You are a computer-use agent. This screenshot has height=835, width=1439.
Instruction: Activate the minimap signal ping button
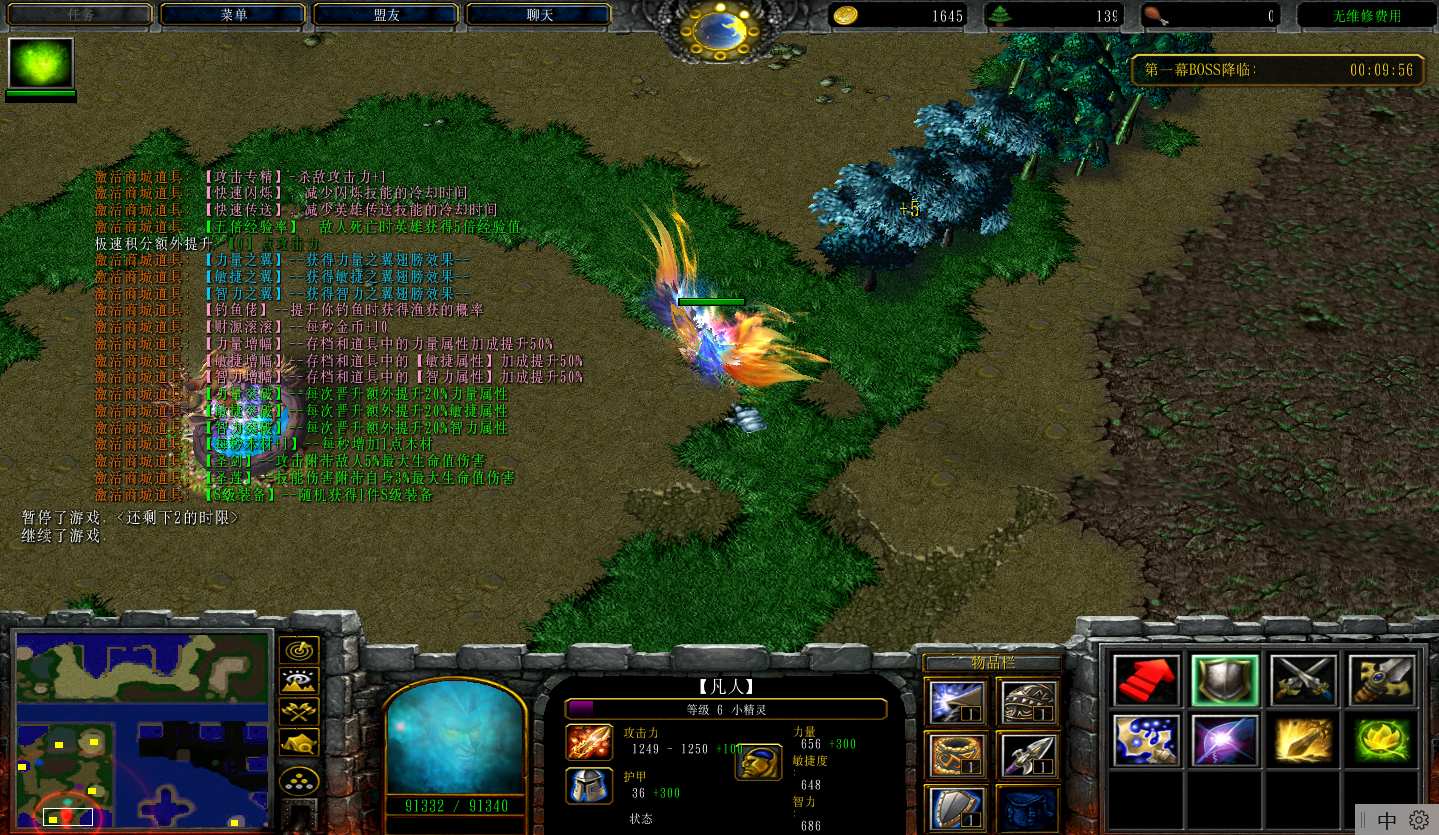click(x=299, y=650)
